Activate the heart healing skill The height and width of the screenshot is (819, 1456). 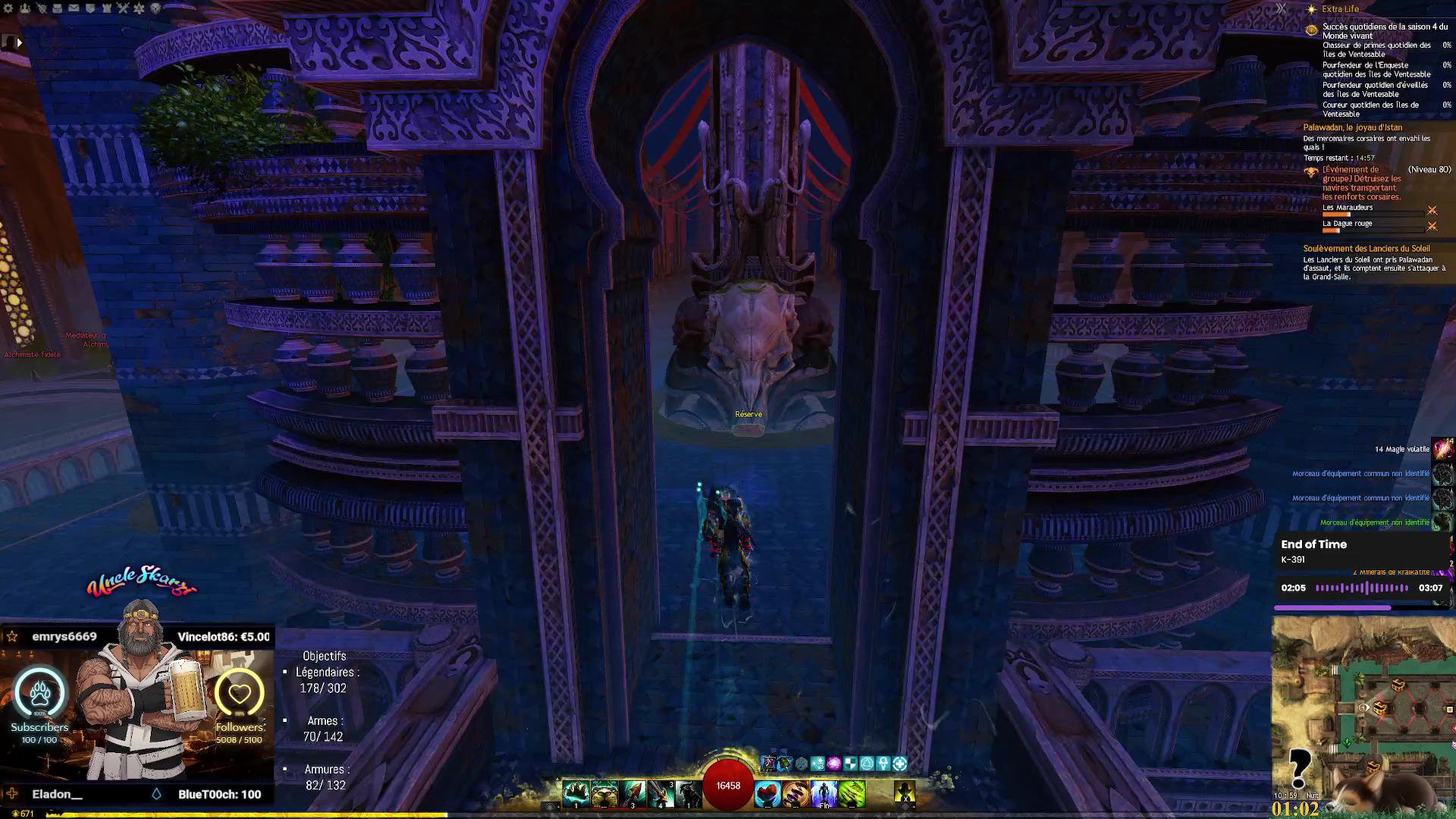click(x=767, y=793)
